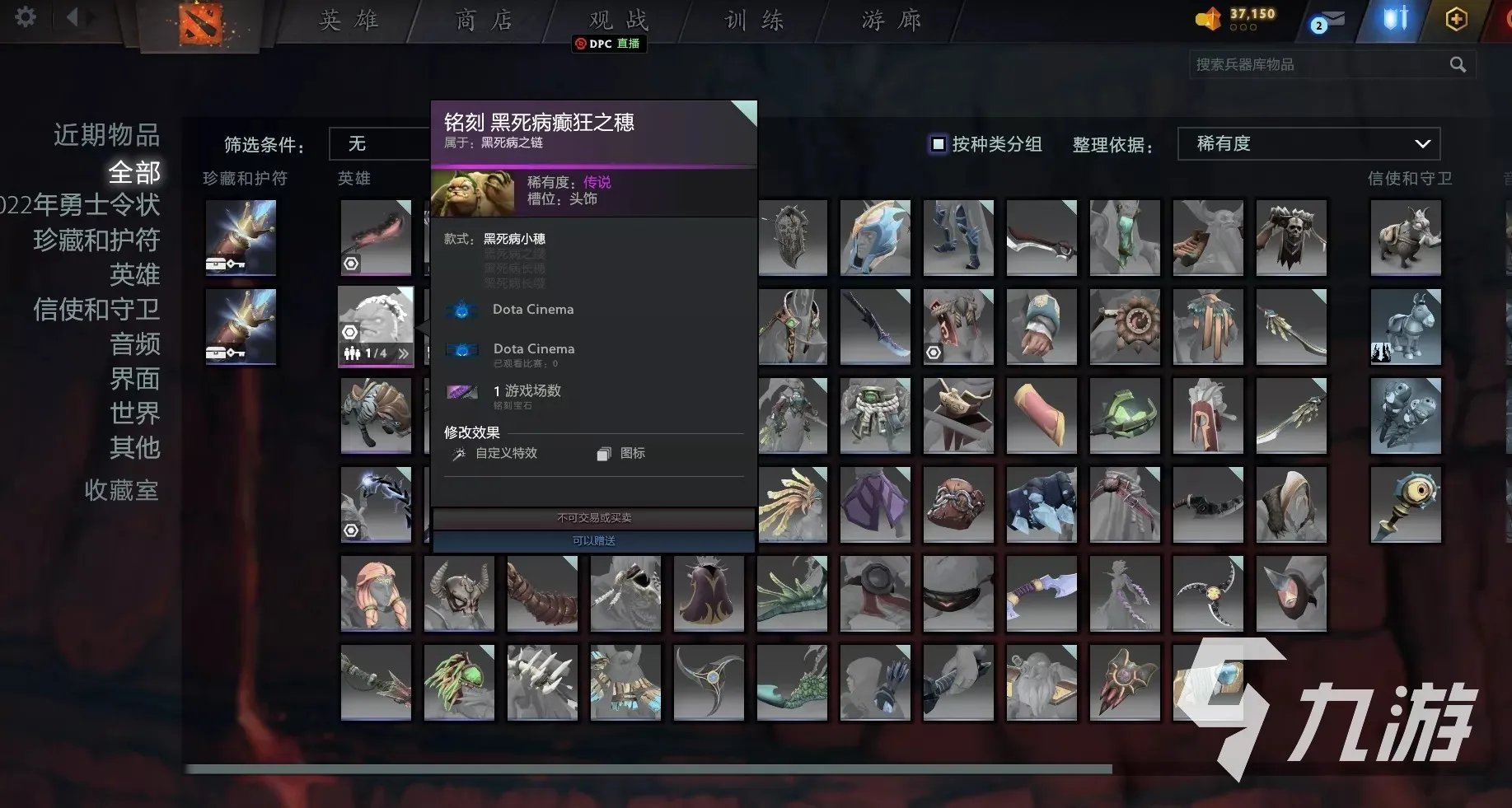The image size is (1512, 808).
Task: Switch to the 游廊 tab
Action: [x=888, y=21]
